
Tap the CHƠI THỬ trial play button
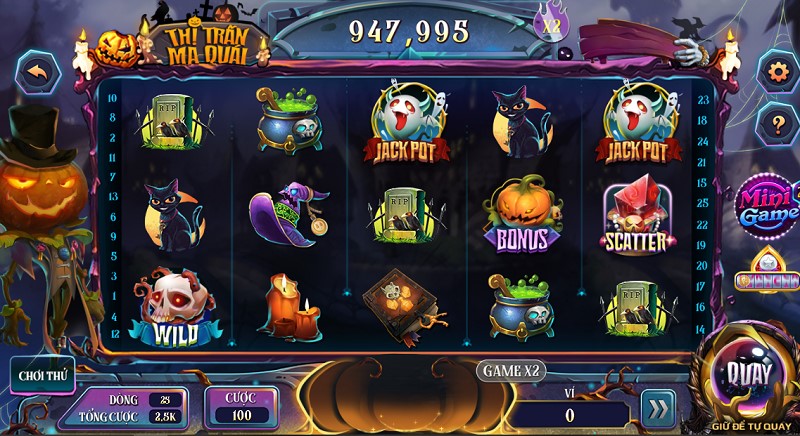44,376
